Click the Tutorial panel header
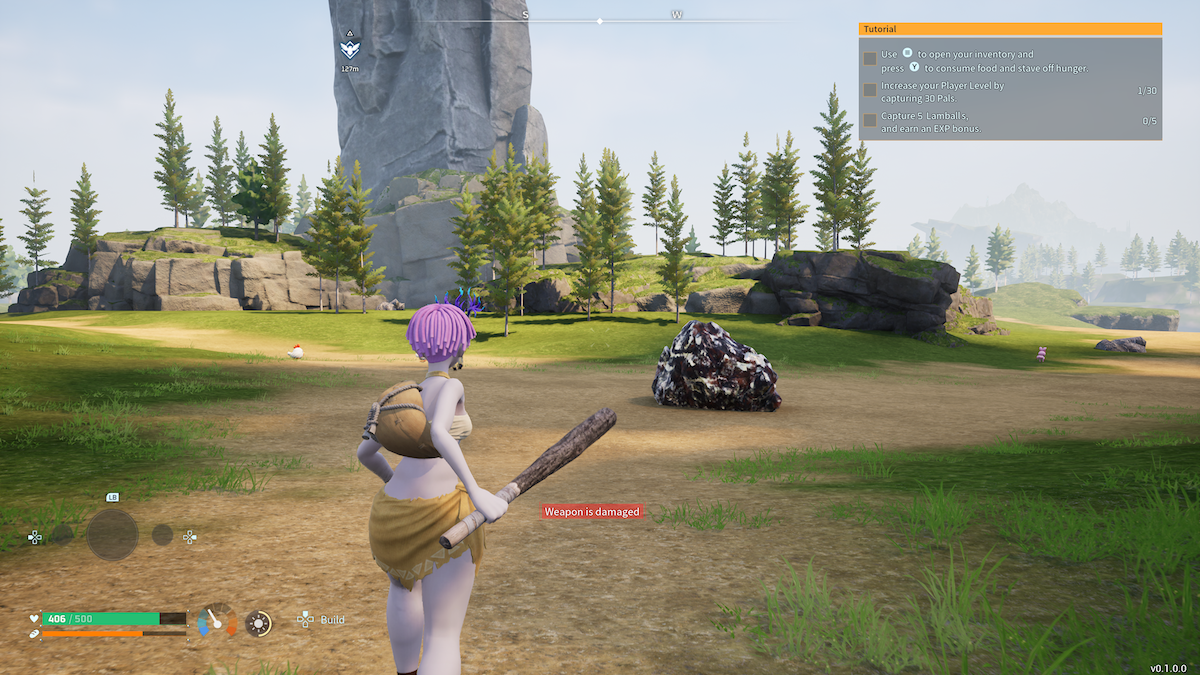The width and height of the screenshot is (1200, 675). pos(1010,30)
